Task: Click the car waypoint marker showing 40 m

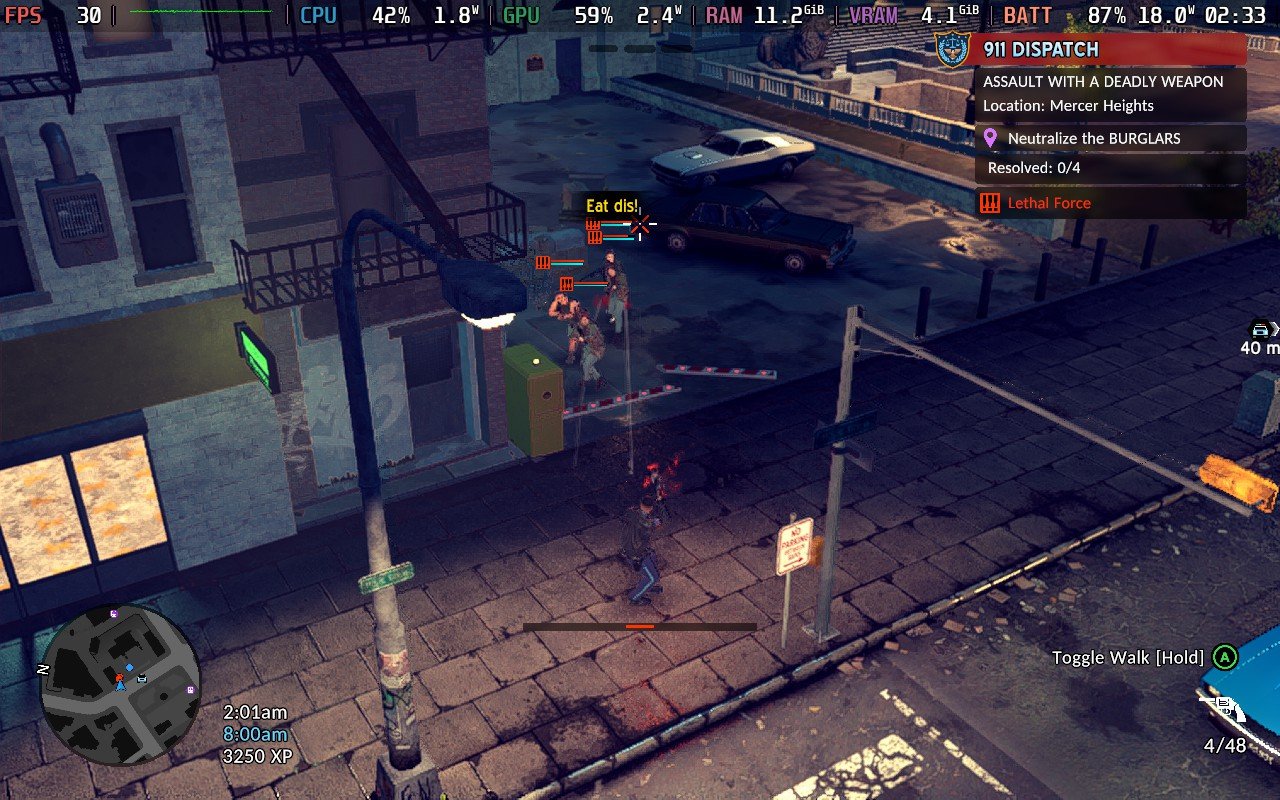Action: [x=1260, y=330]
